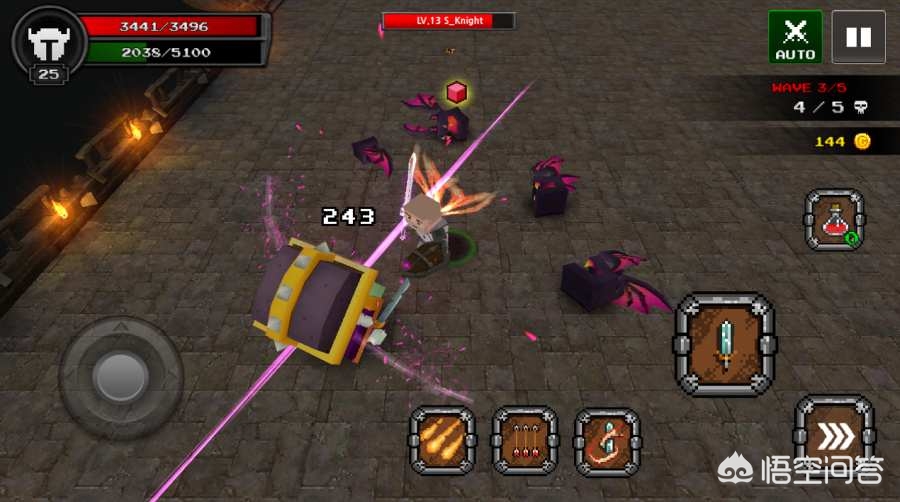Use the red health potion
This screenshot has height=502, width=900.
click(834, 220)
